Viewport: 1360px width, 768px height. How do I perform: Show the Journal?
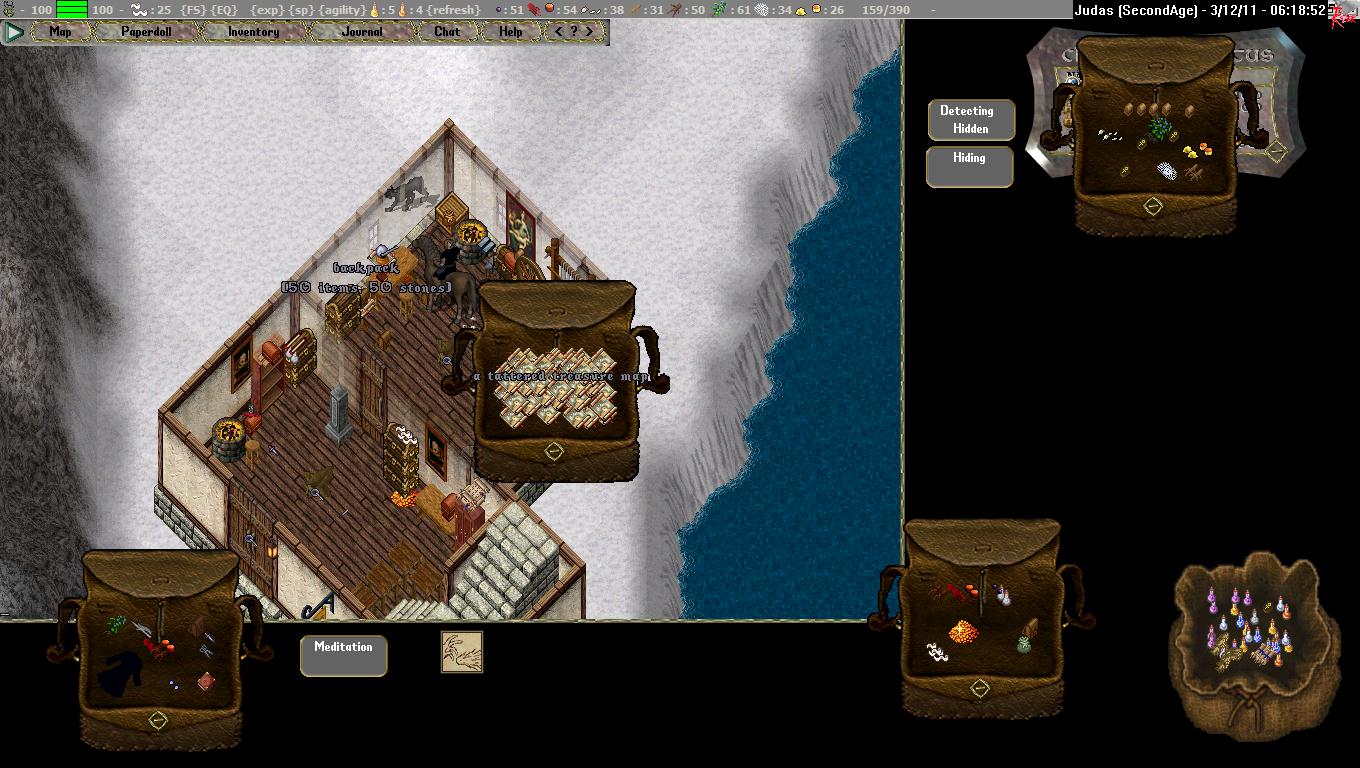click(362, 32)
